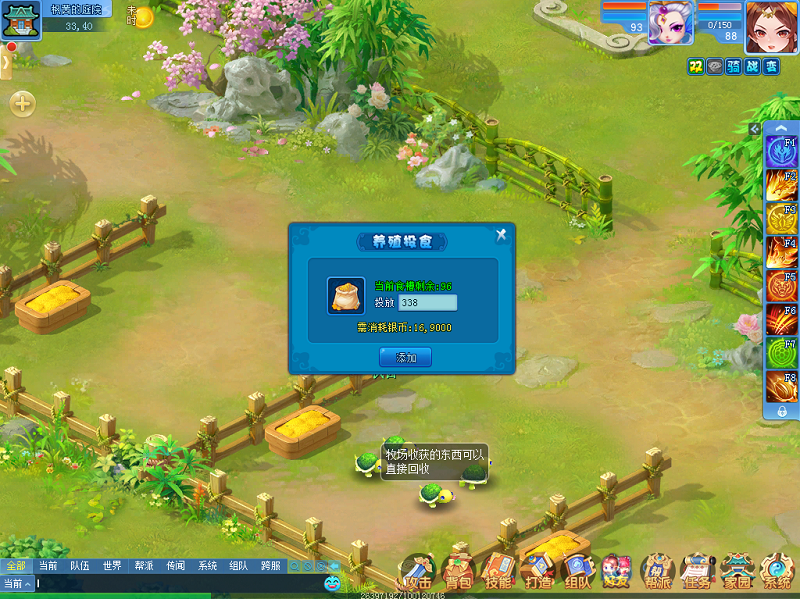Image resolution: width=800 pixels, height=599 pixels.
Task: Click the 添加 button in the feeding dialog
Action: 405,357
